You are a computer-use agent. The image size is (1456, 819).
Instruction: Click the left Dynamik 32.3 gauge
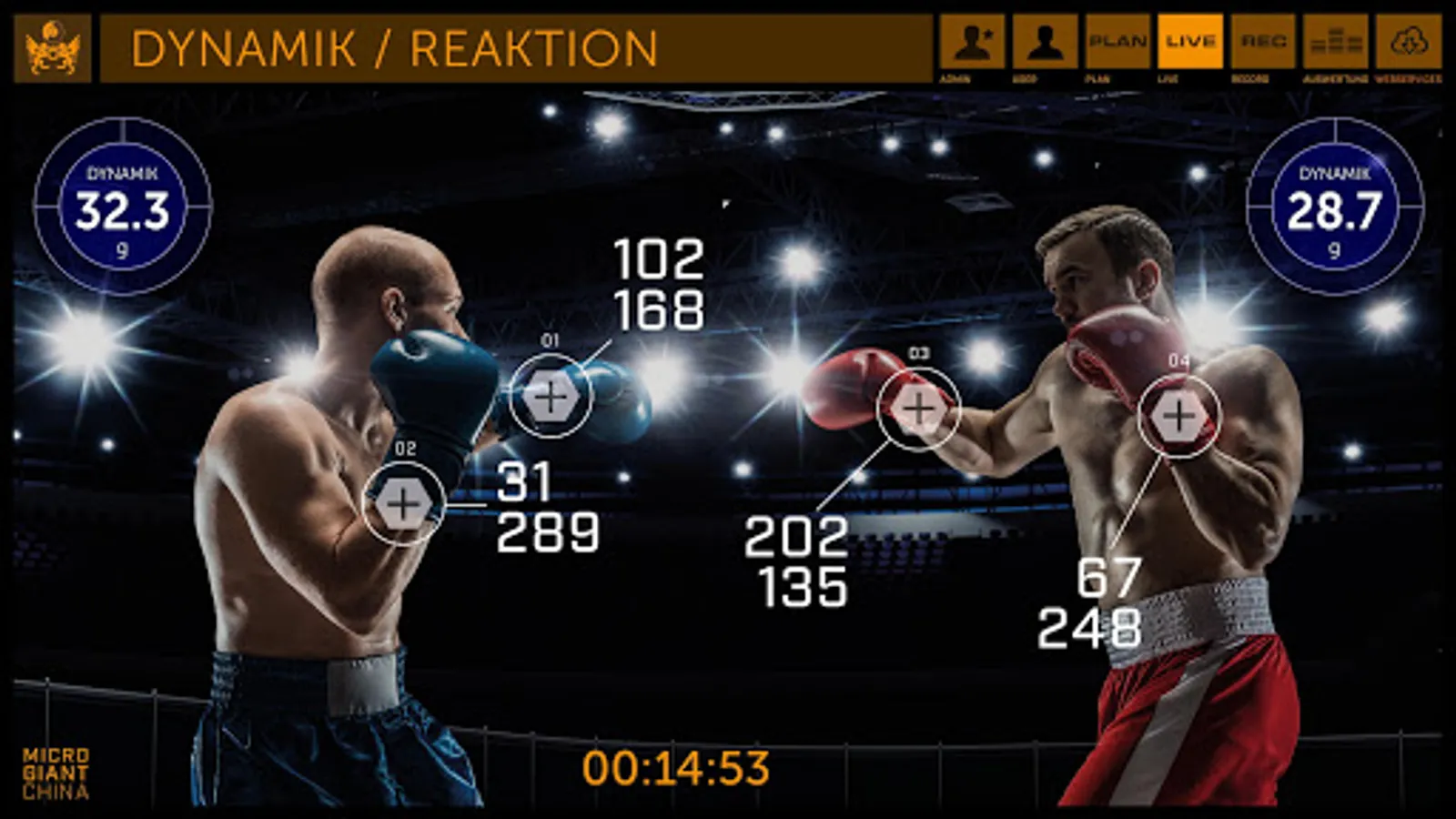[x=123, y=207]
